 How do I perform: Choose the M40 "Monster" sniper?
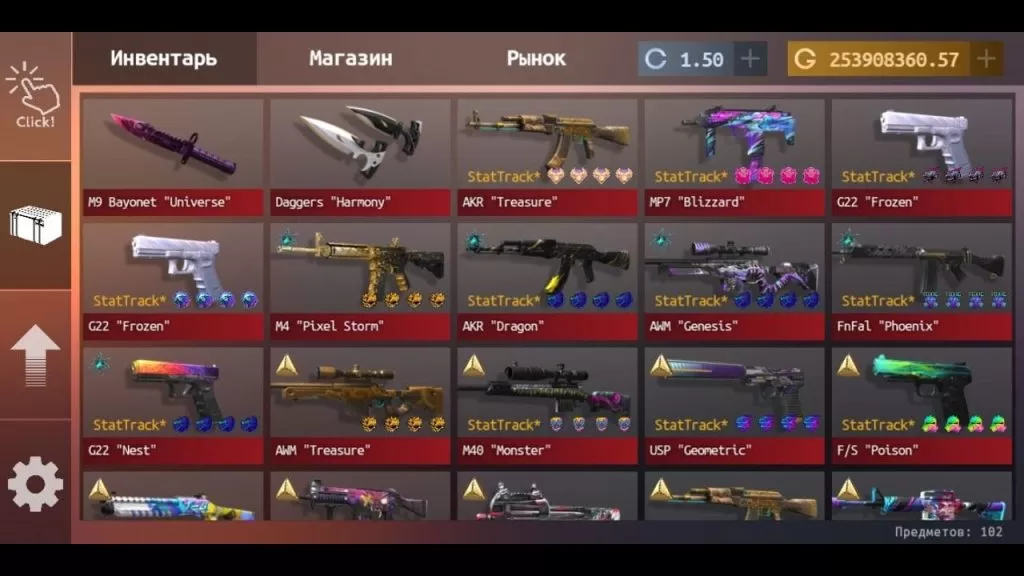(x=547, y=405)
